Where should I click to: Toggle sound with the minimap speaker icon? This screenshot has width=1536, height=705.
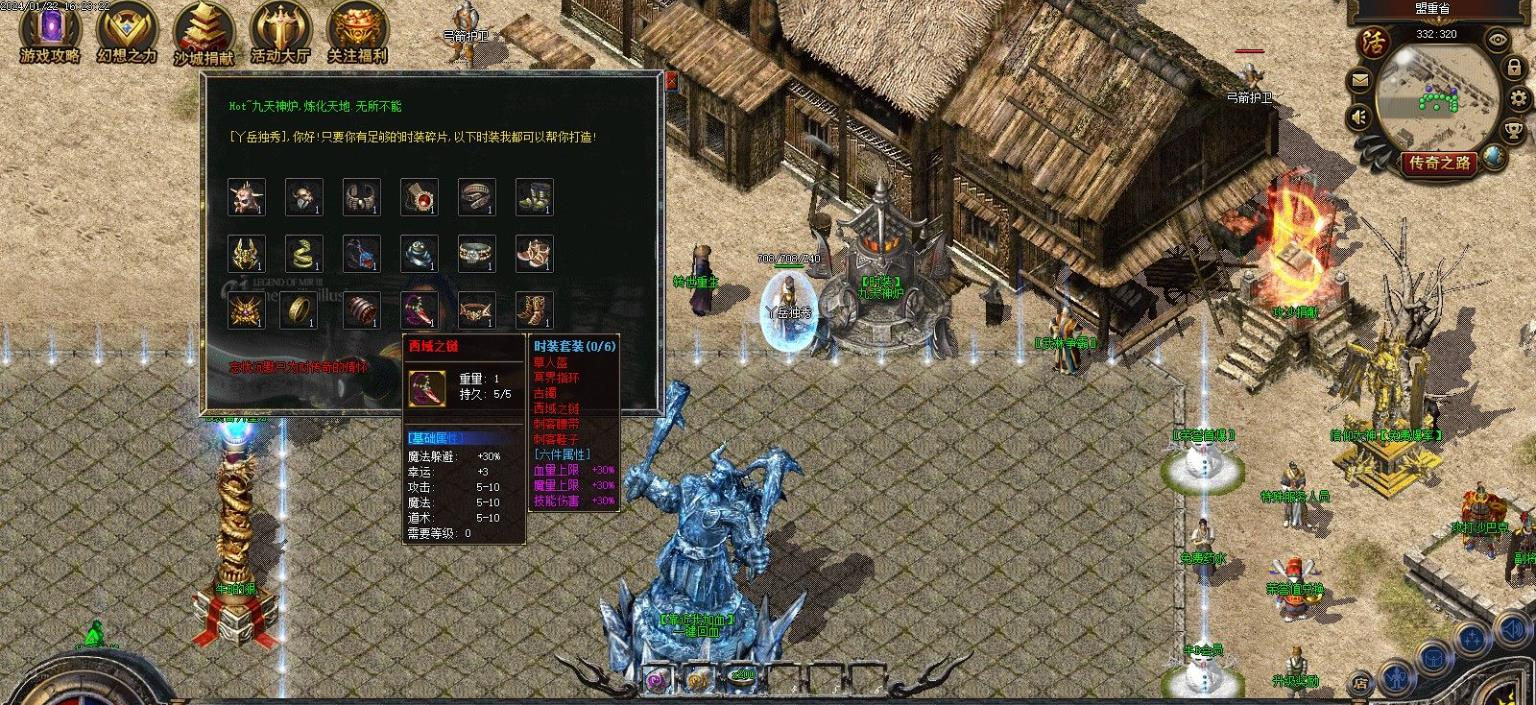[x=1360, y=118]
